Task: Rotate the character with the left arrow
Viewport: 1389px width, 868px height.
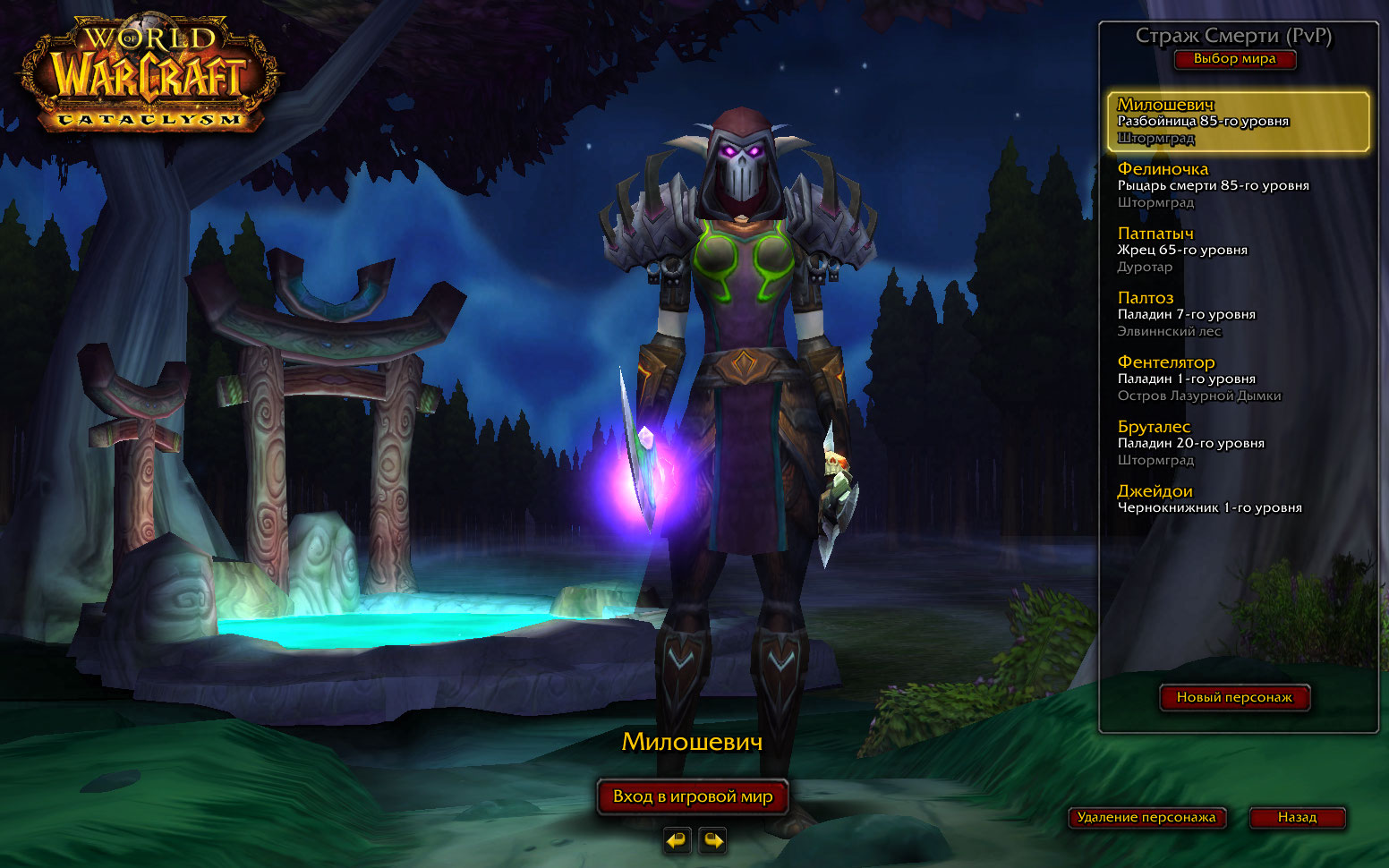Action: [x=677, y=840]
